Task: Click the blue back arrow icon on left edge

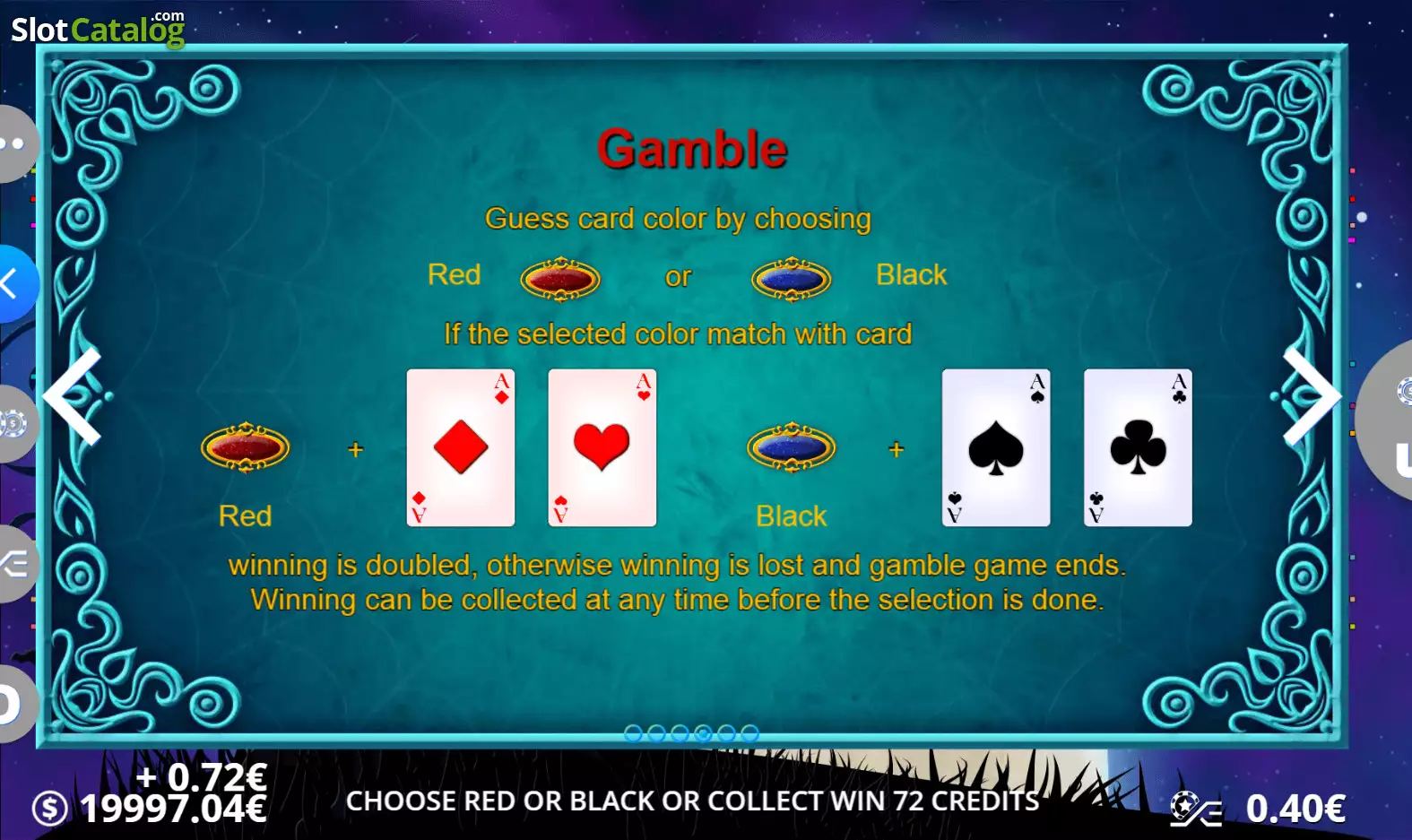Action: coord(13,284)
